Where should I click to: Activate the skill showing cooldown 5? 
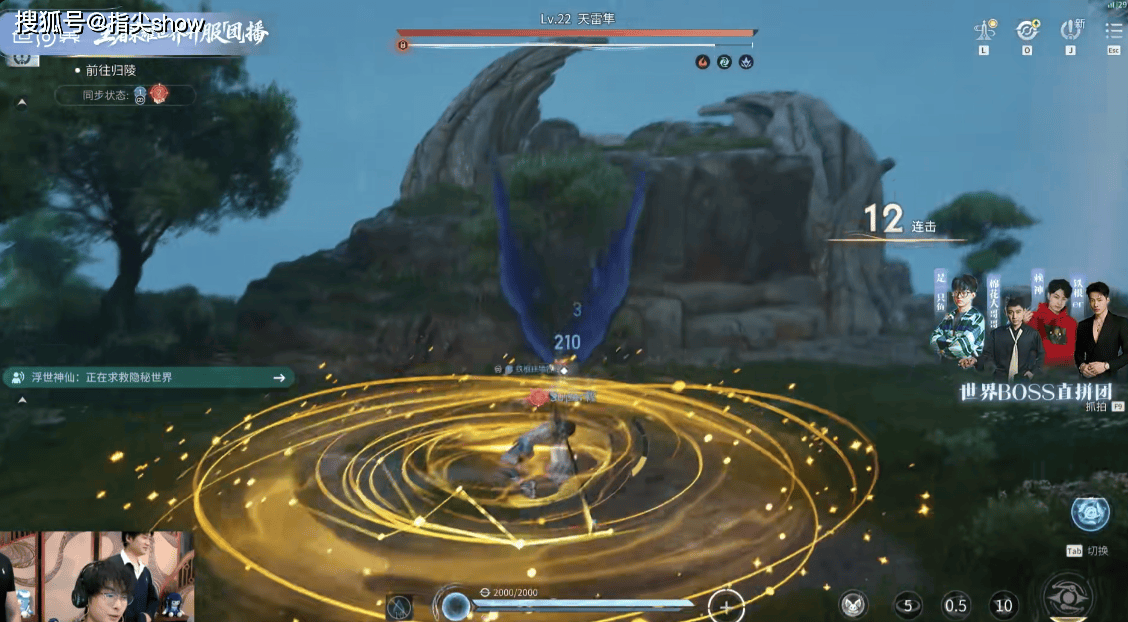coord(907,604)
